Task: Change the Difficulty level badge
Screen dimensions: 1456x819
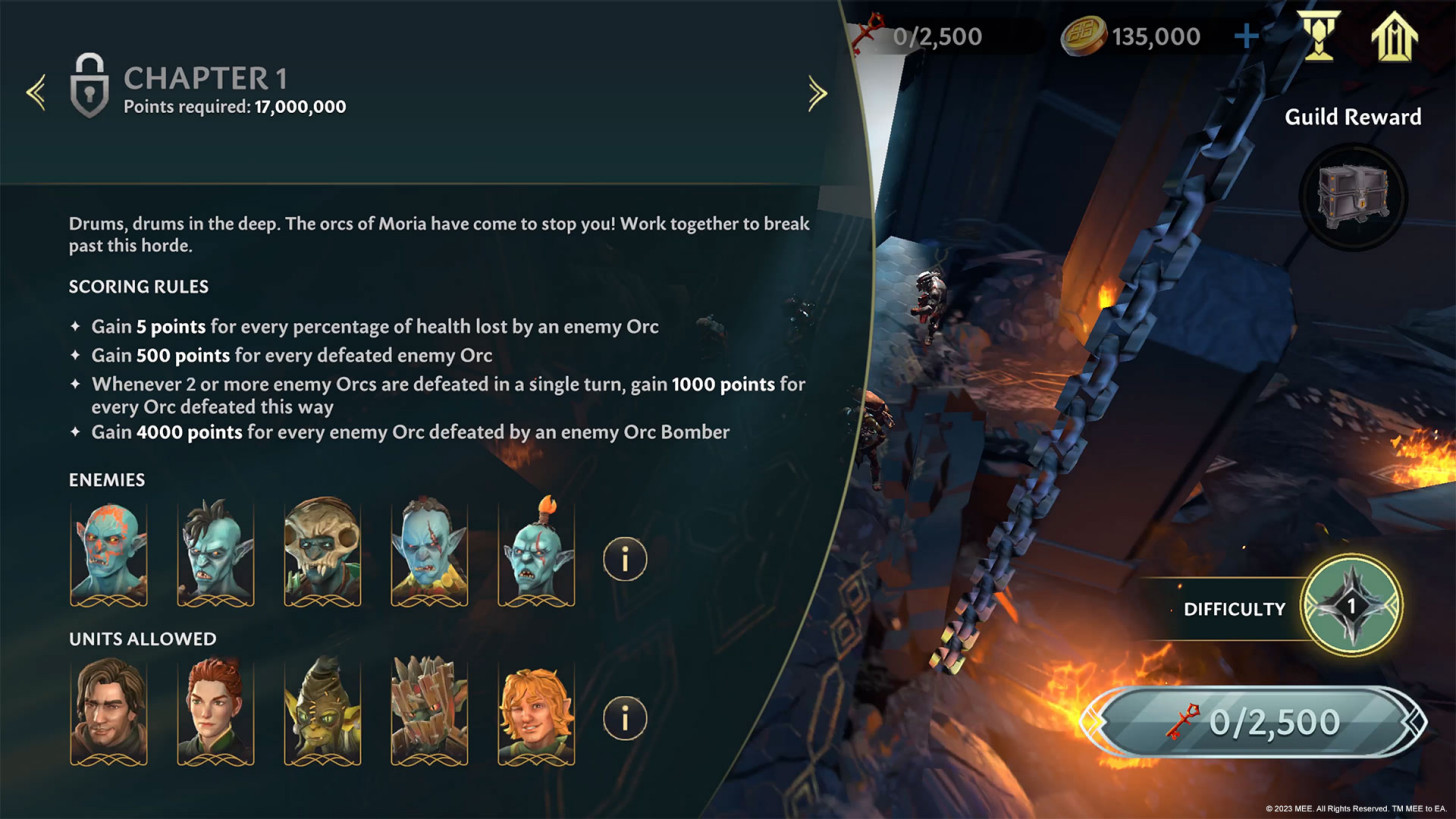Action: tap(1351, 606)
